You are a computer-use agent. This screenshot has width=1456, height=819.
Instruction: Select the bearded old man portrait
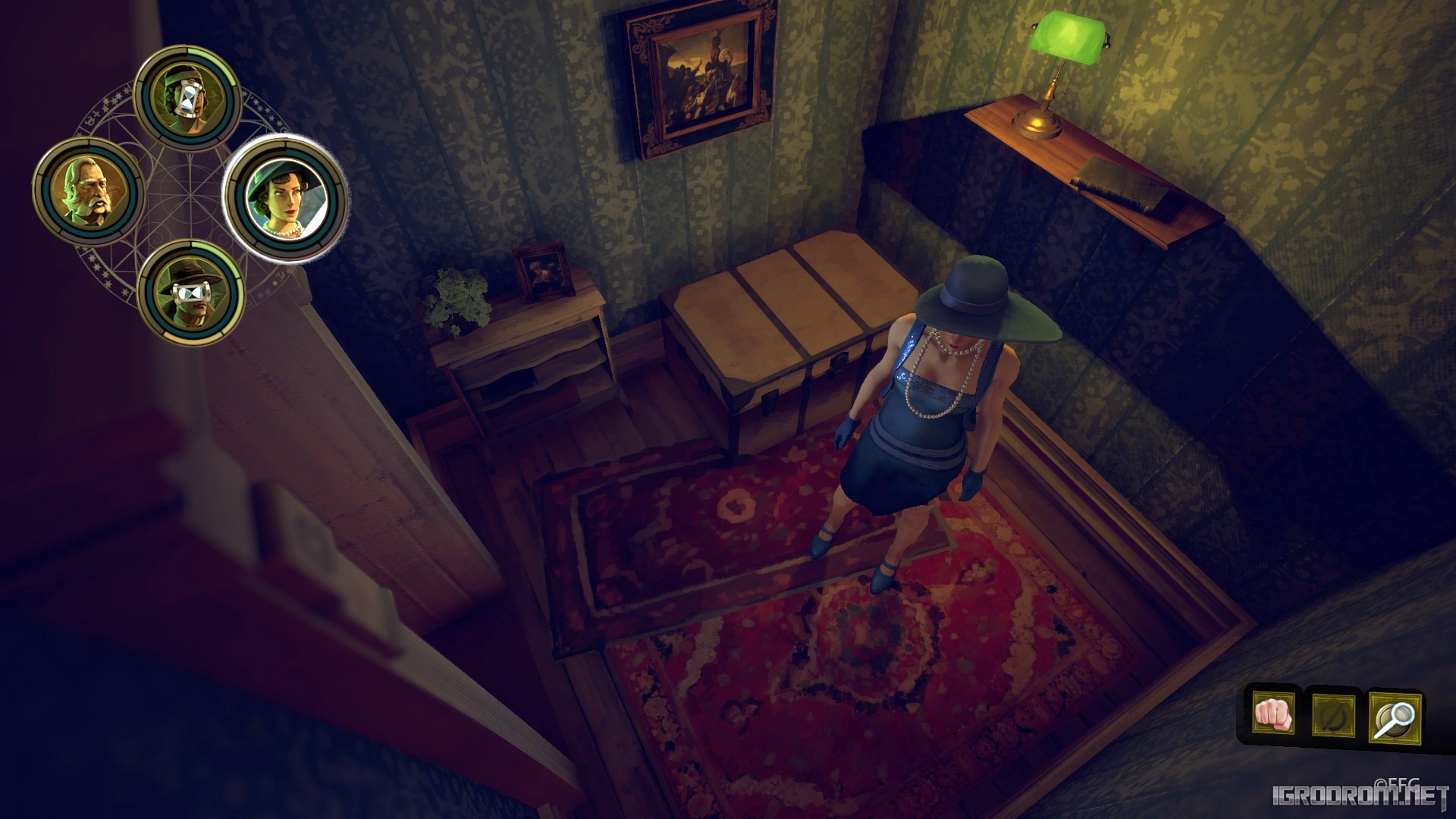[88, 191]
